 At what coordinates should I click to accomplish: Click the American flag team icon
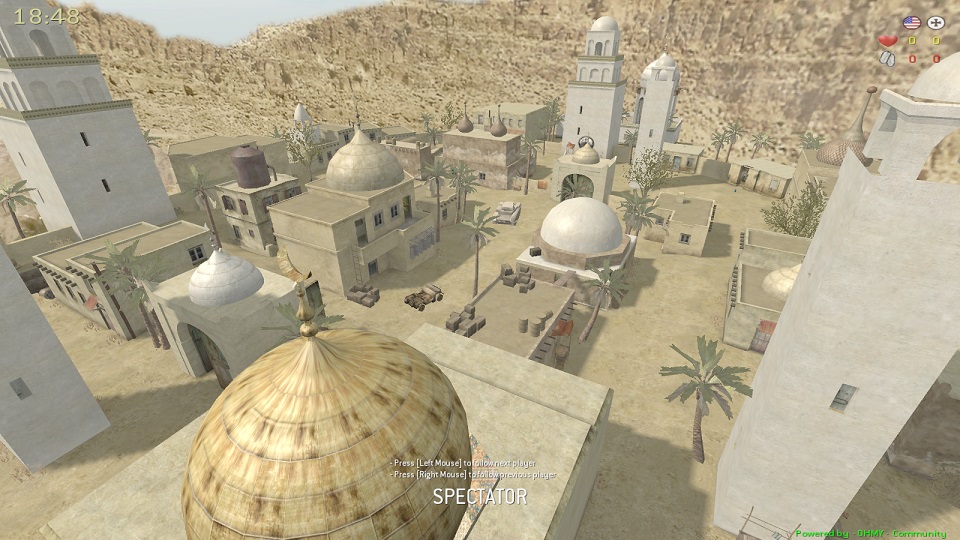pyautogui.click(x=911, y=22)
